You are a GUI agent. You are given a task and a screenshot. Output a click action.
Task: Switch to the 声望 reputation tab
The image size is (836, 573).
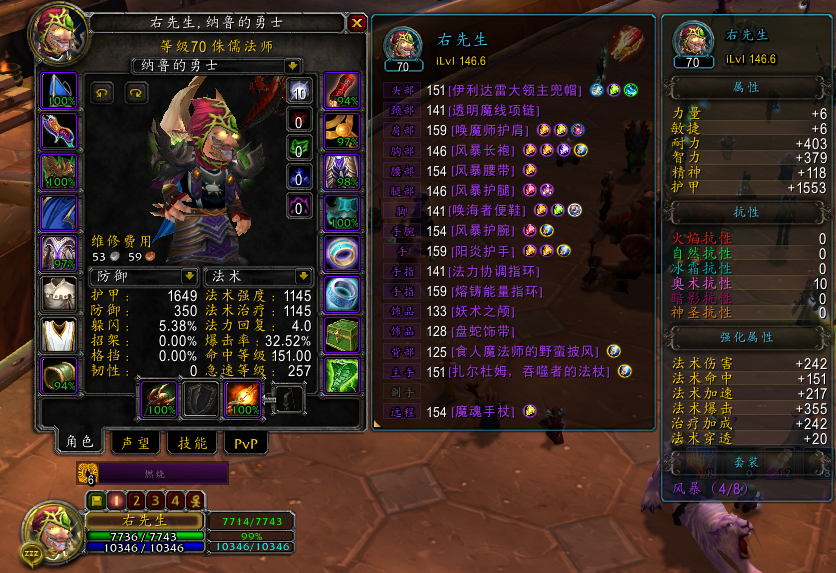pos(134,443)
